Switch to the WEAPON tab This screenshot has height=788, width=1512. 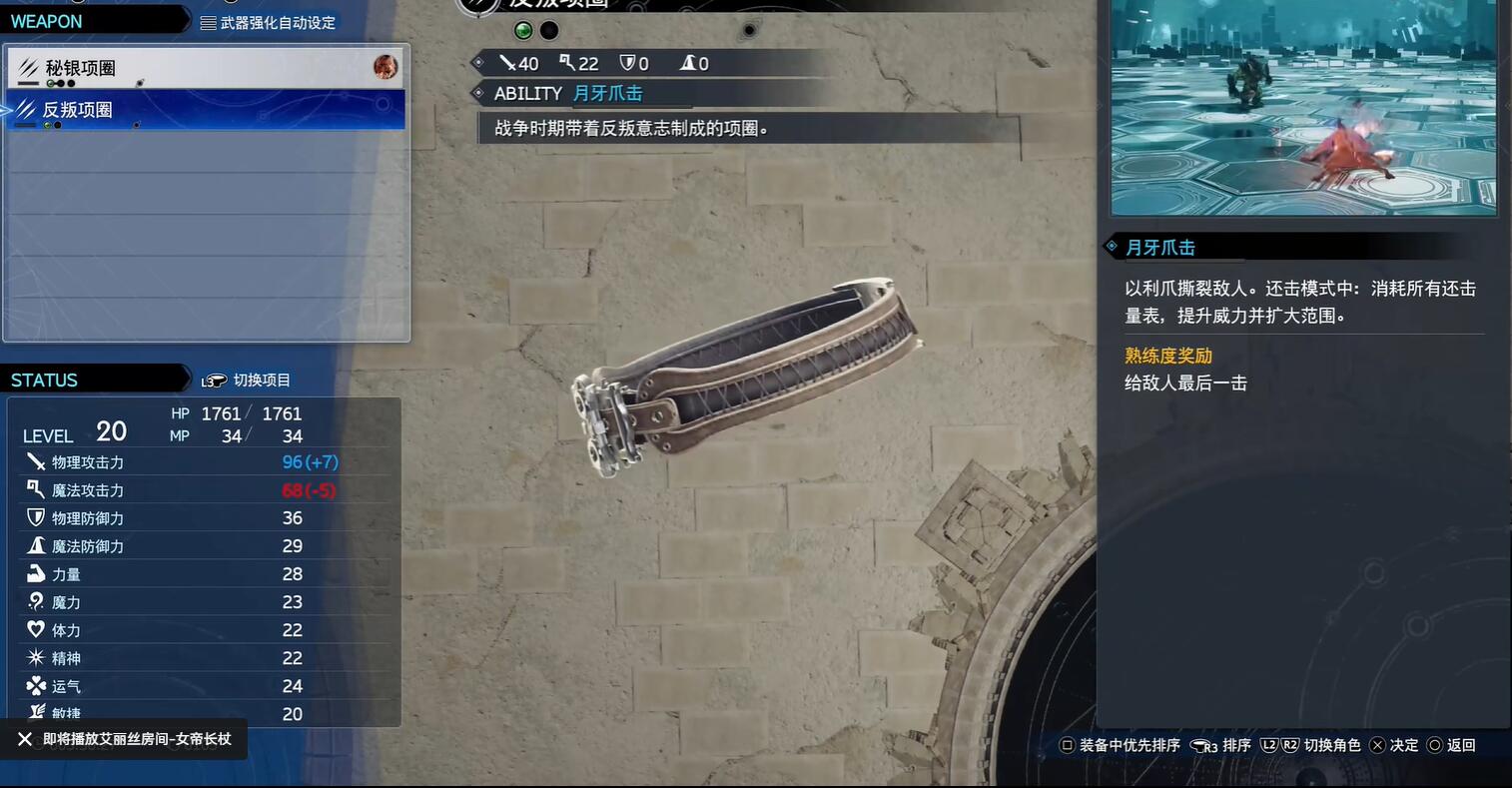(45, 20)
